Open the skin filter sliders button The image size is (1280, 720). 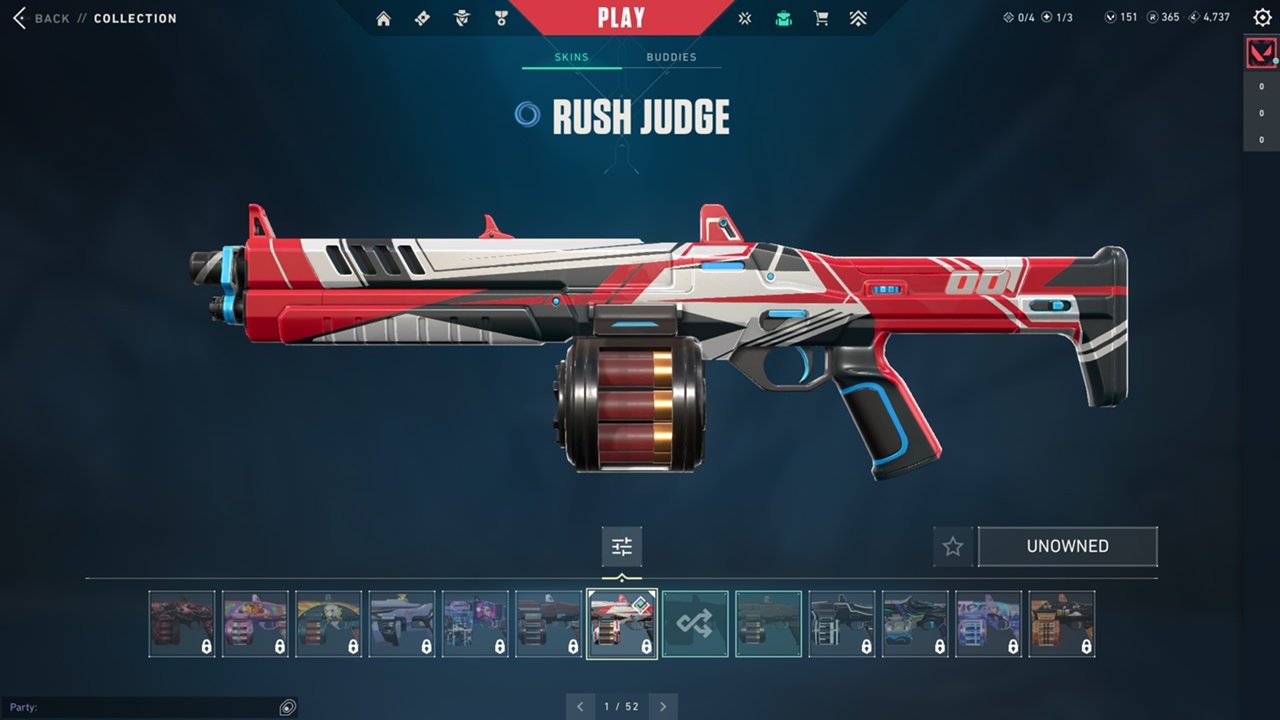622,546
